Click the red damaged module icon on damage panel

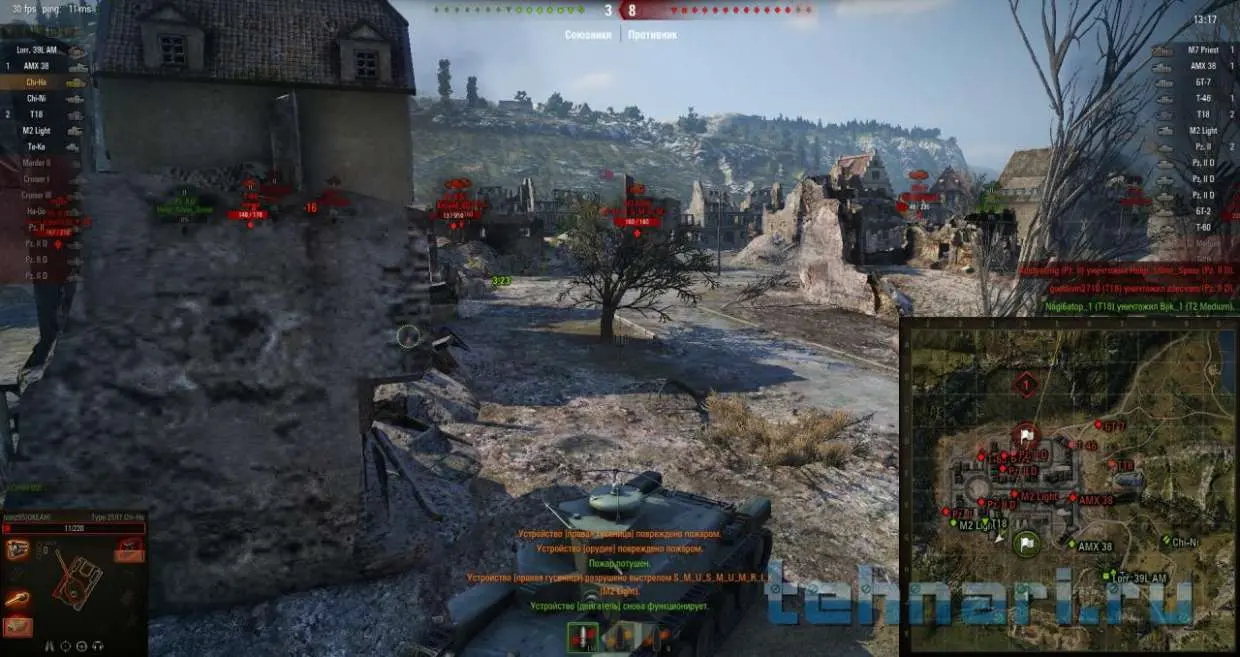tap(130, 546)
